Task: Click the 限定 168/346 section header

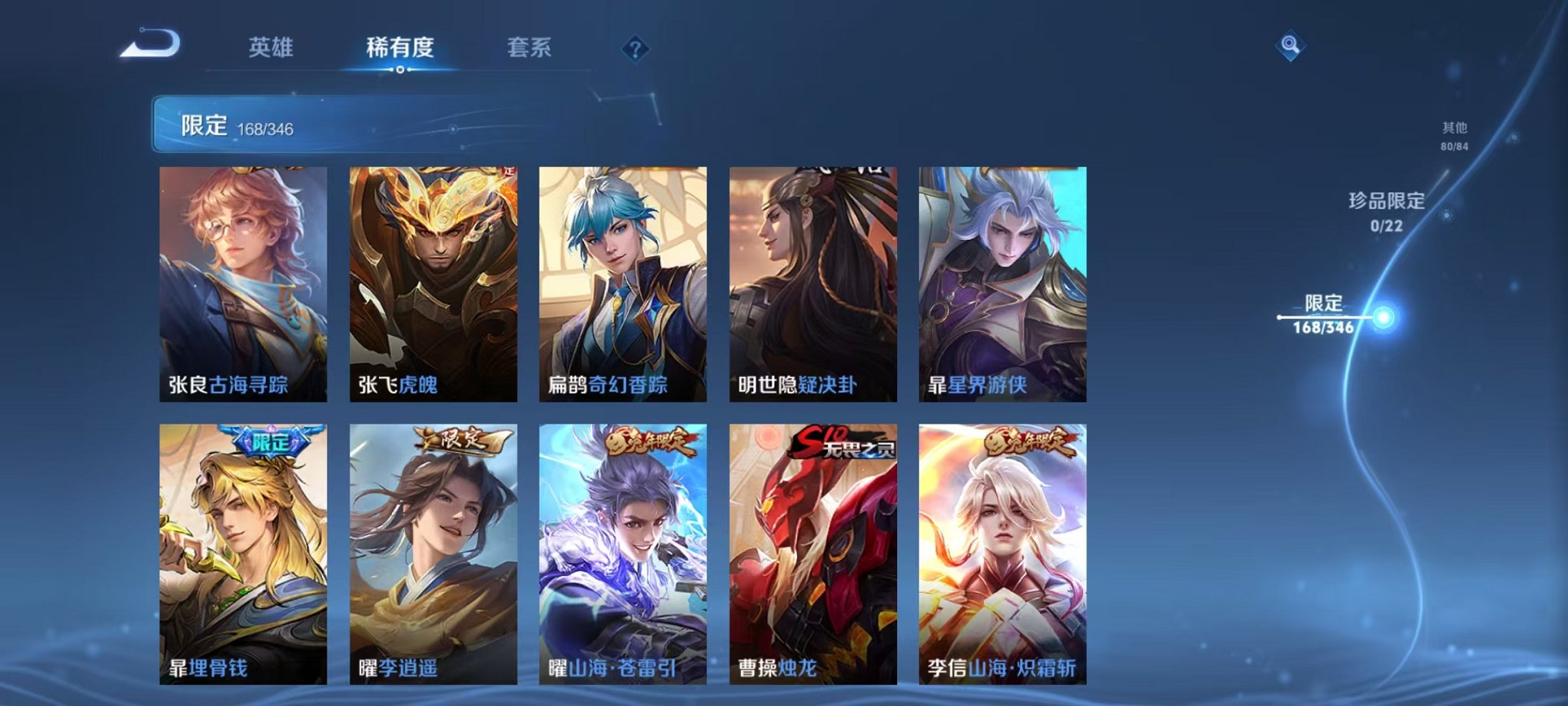Action: 231,125
